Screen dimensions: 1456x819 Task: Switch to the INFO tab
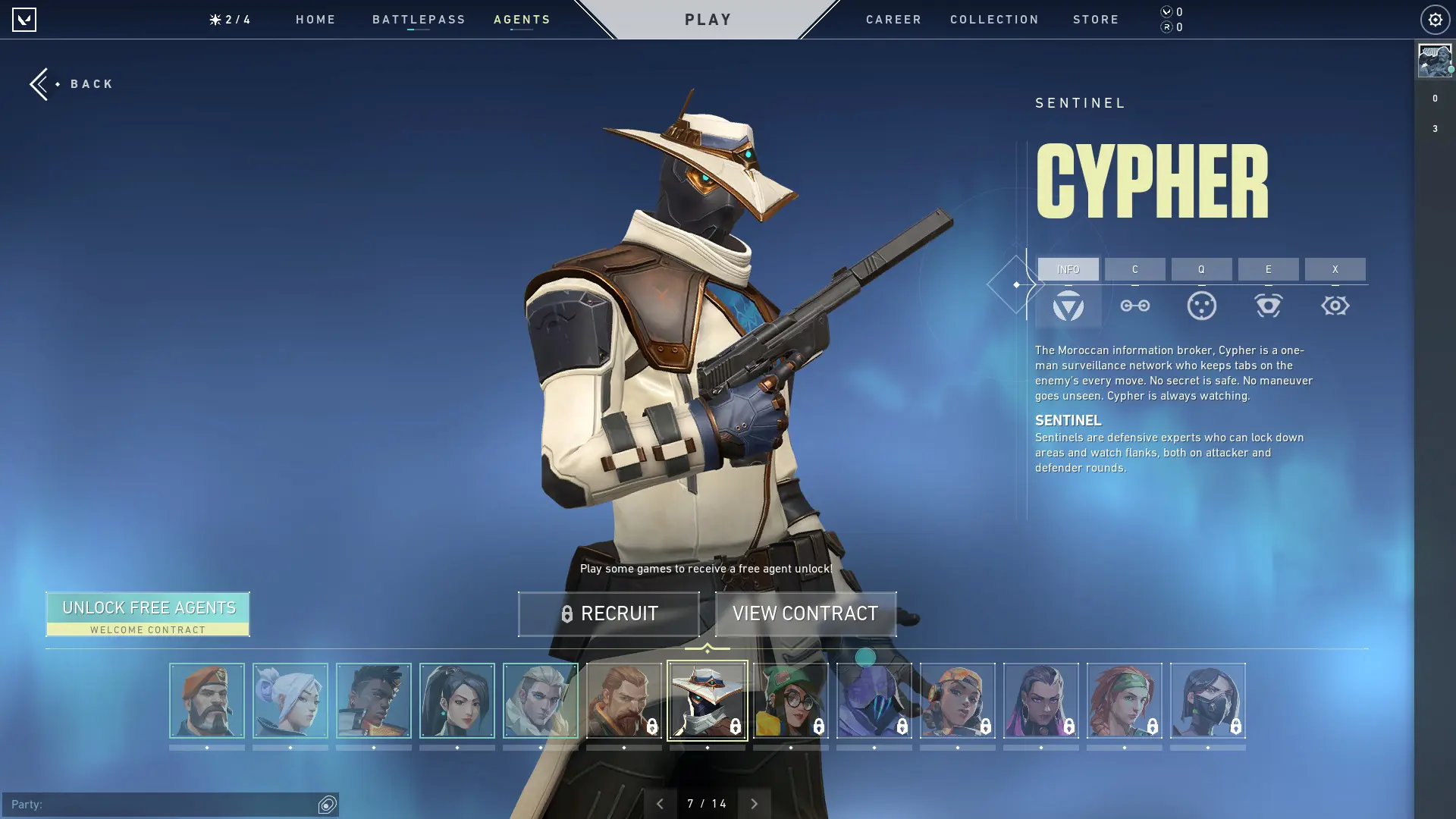click(x=1068, y=269)
